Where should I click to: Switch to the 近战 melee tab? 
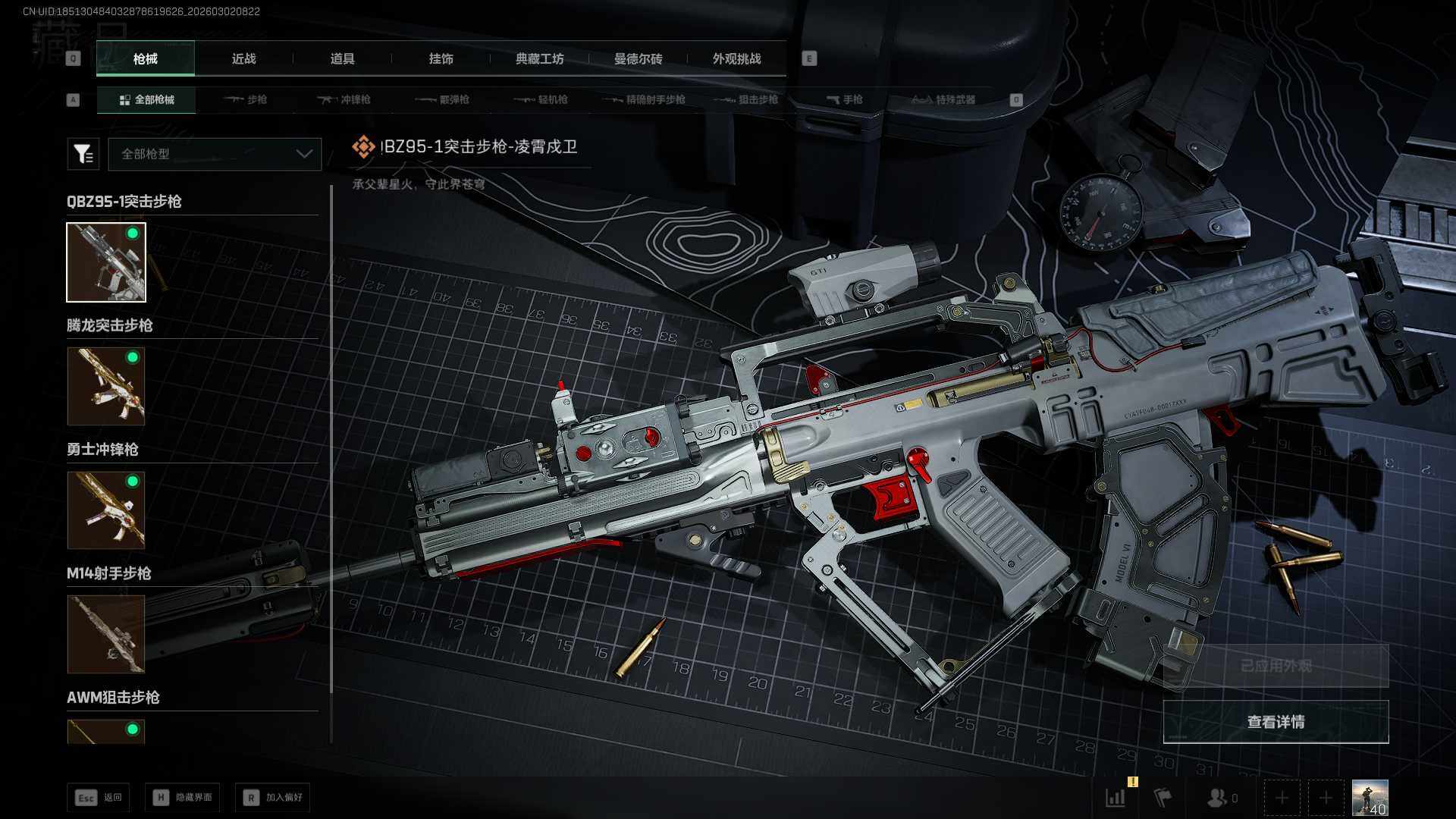pyautogui.click(x=243, y=59)
